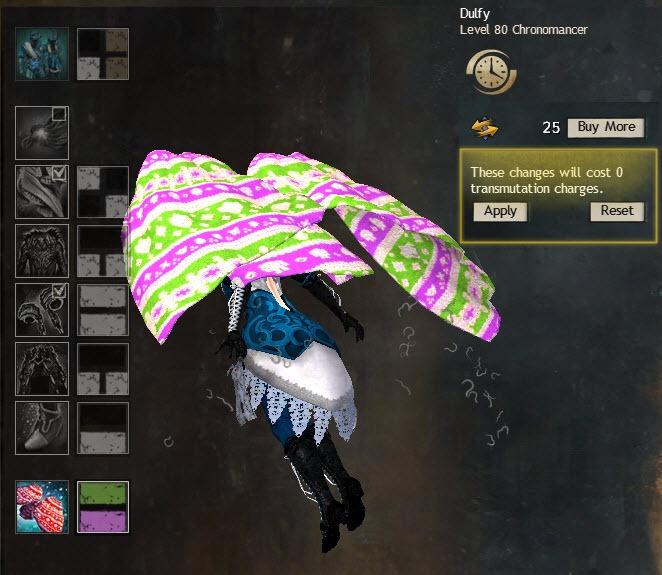Toggle the gloves visibility checkbox

pyautogui.click(x=59, y=291)
